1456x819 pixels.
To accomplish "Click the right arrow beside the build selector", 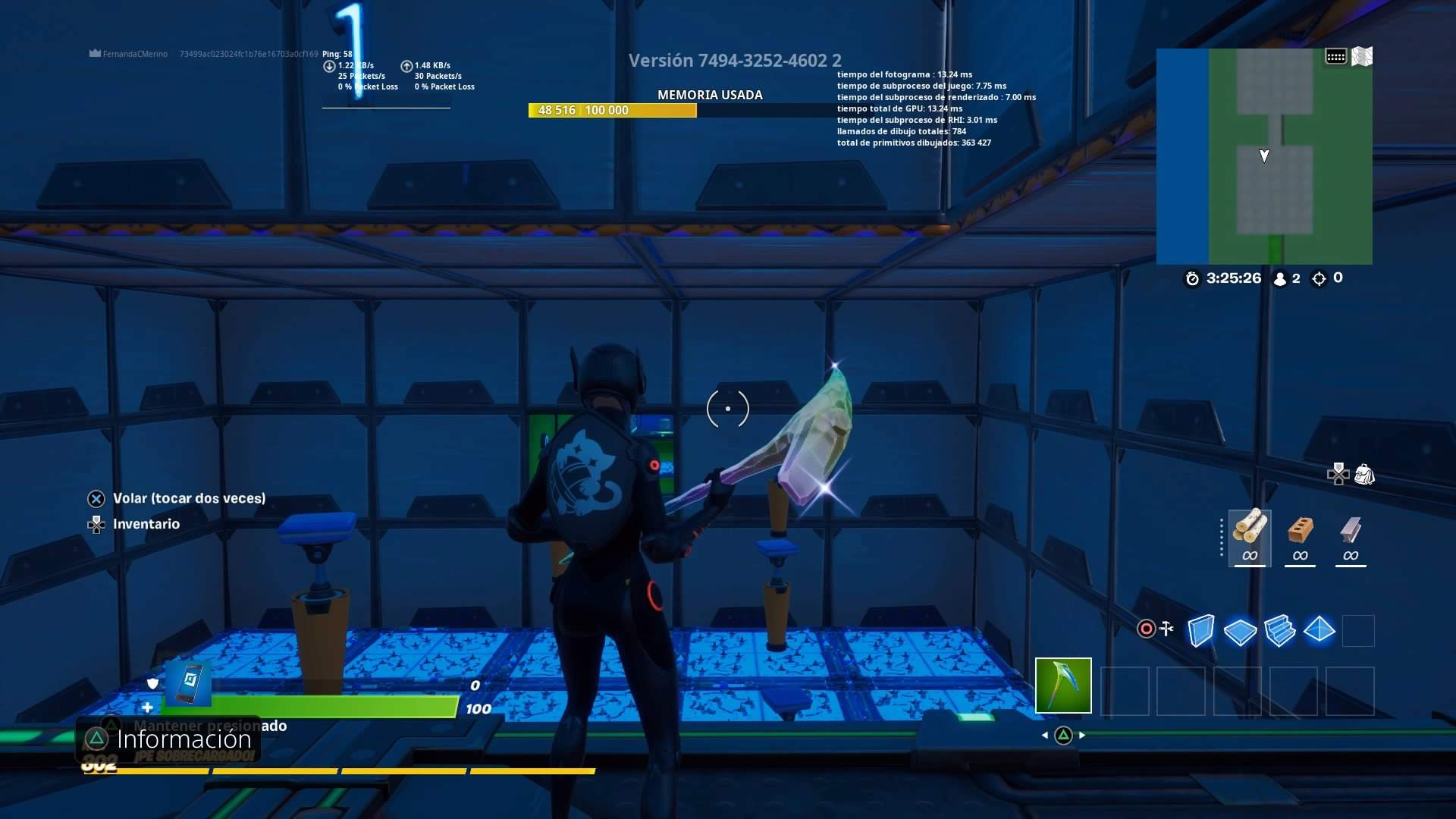I will [1083, 734].
